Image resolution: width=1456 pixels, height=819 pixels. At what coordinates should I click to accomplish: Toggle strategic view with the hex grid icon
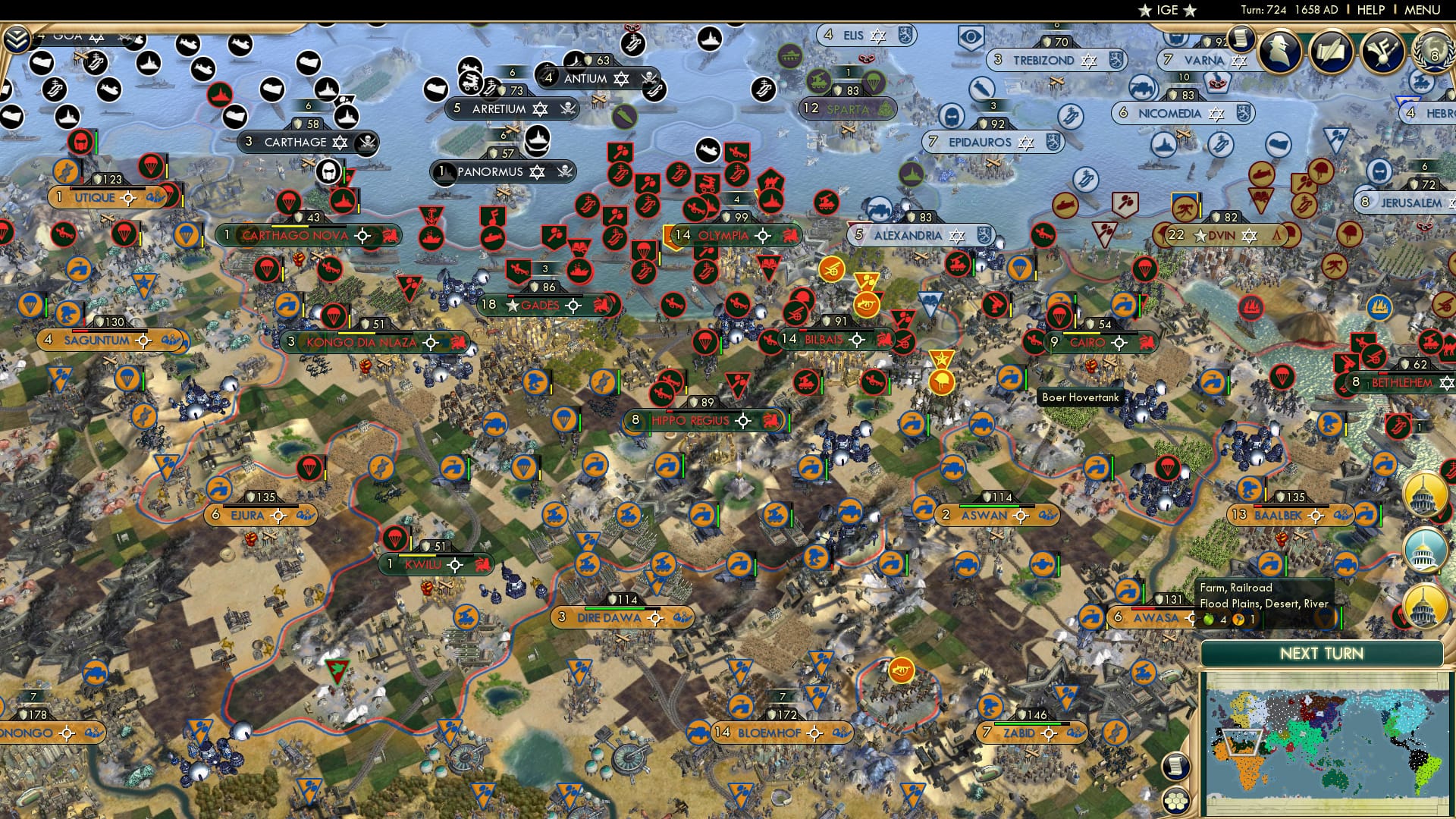click(1176, 801)
